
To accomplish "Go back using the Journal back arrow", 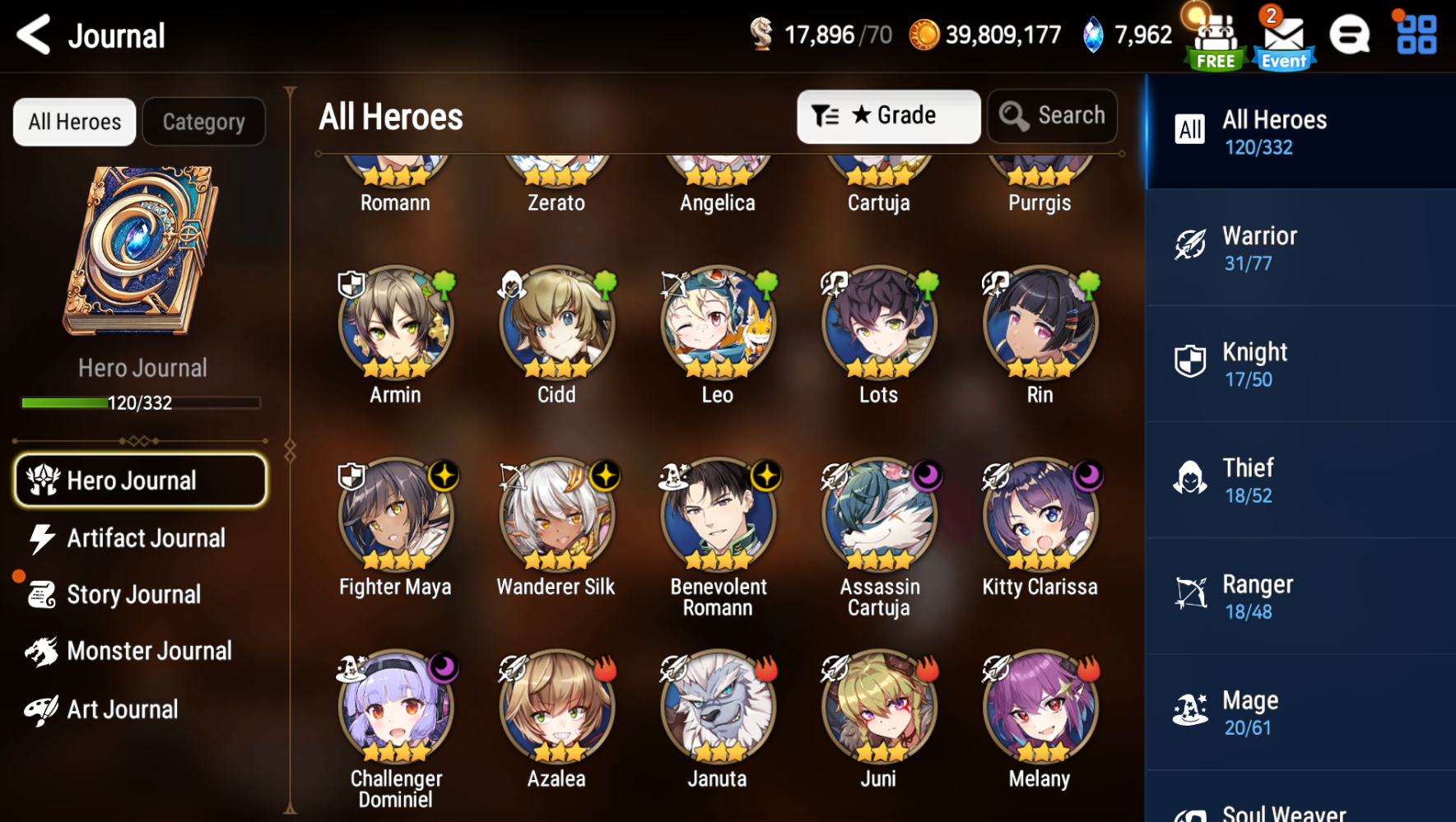I will tap(33, 35).
